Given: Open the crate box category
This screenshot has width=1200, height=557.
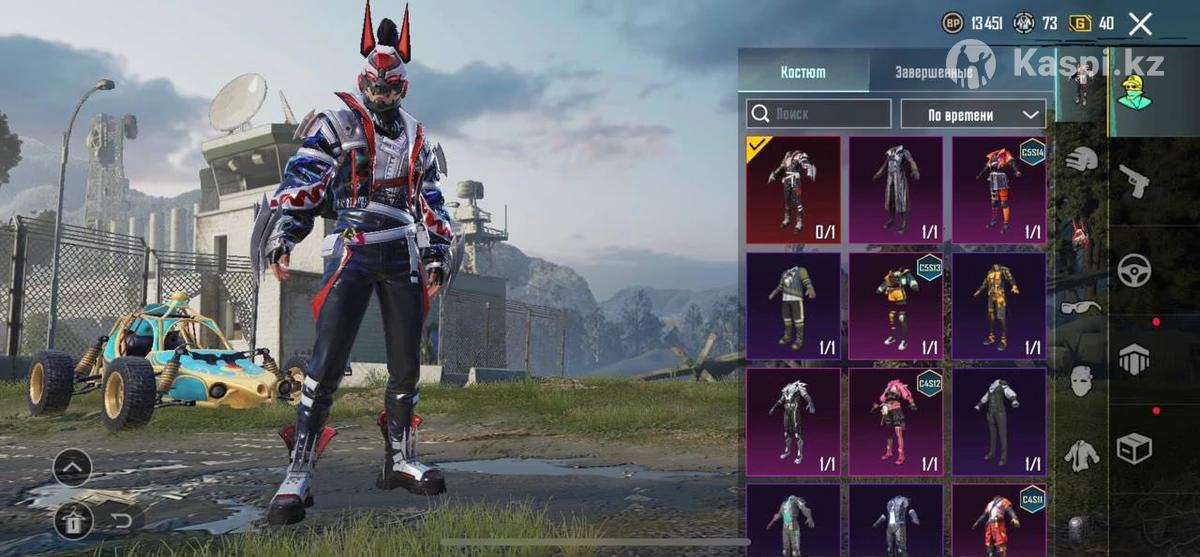Looking at the screenshot, I should click(x=1135, y=449).
